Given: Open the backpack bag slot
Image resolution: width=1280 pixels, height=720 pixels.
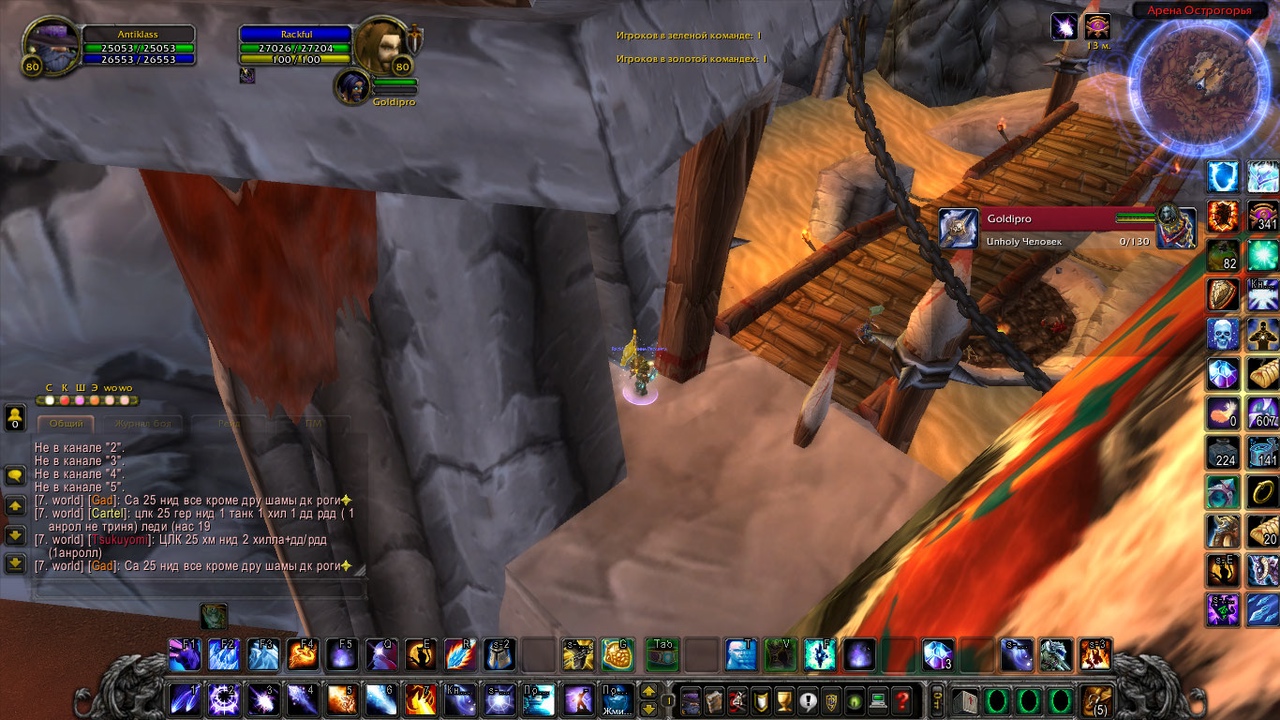Looking at the screenshot, I should [x=1096, y=699].
